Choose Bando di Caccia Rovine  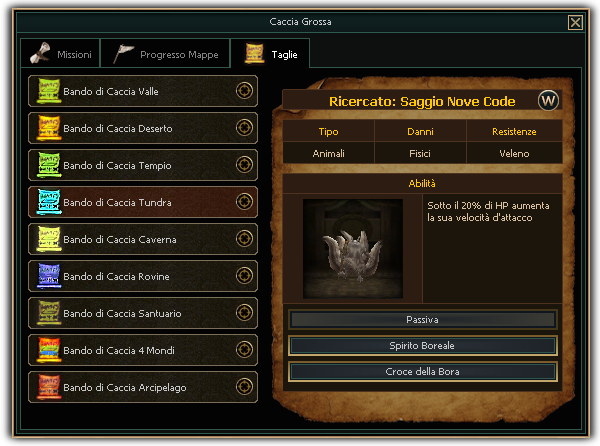(x=142, y=276)
